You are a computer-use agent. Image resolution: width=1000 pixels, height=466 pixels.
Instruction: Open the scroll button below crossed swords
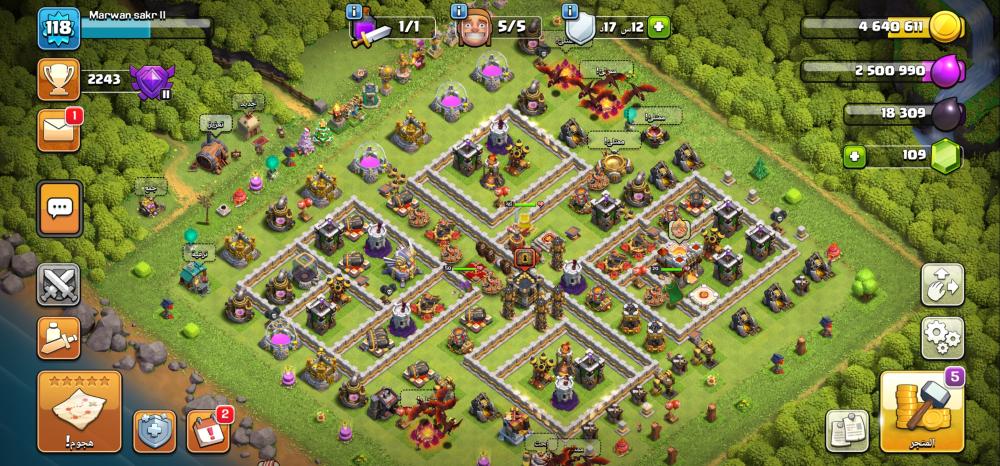(x=58, y=338)
